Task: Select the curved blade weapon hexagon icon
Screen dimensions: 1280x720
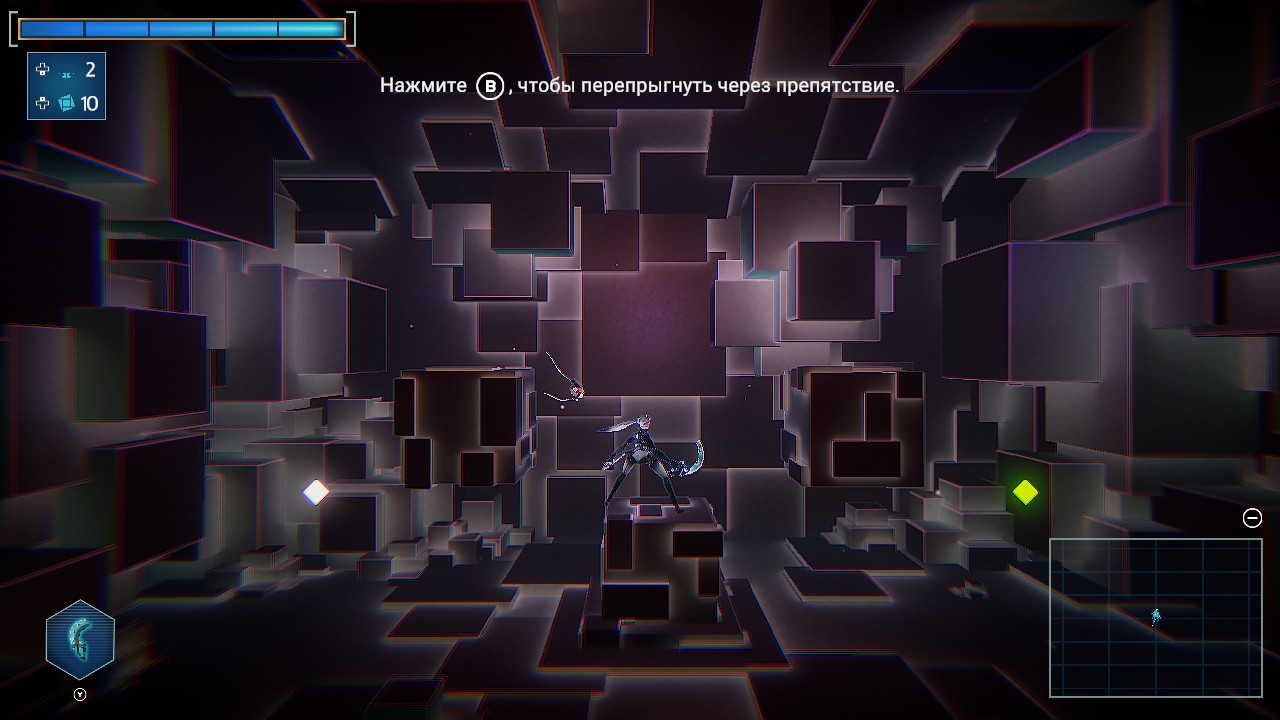Action: pos(80,640)
